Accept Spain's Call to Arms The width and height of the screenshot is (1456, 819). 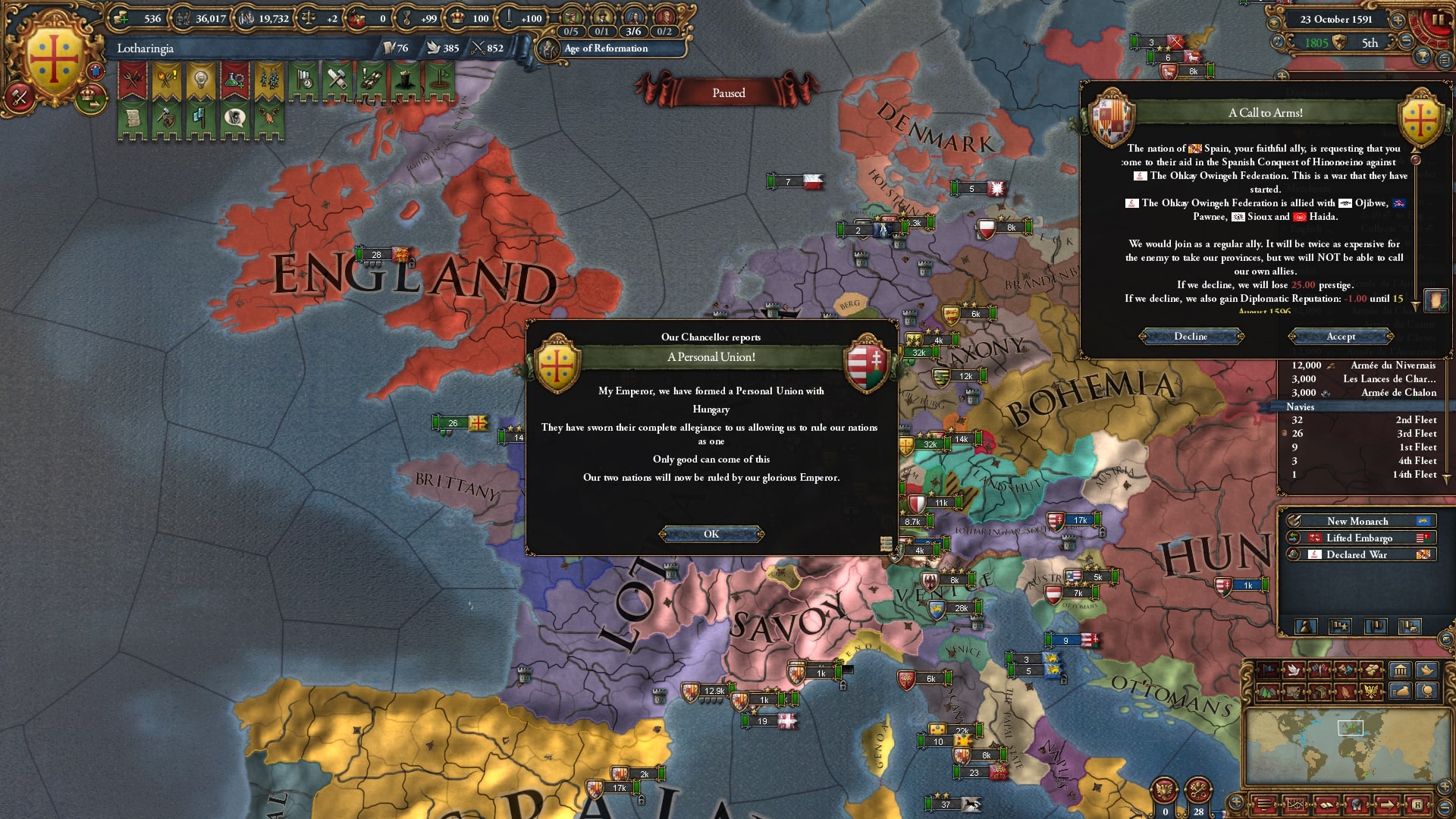coord(1340,336)
